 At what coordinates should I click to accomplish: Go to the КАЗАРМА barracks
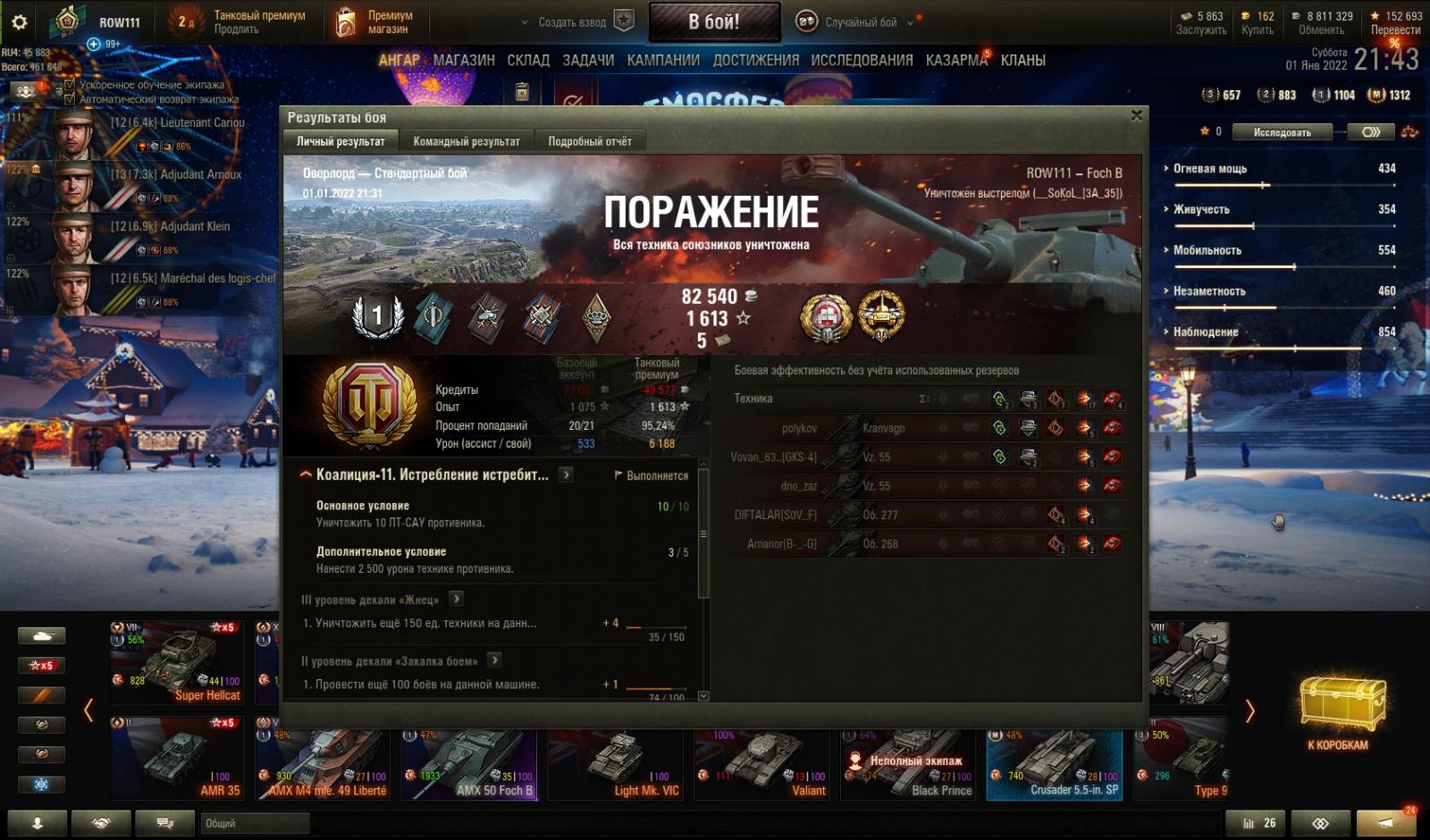pyautogui.click(x=956, y=60)
